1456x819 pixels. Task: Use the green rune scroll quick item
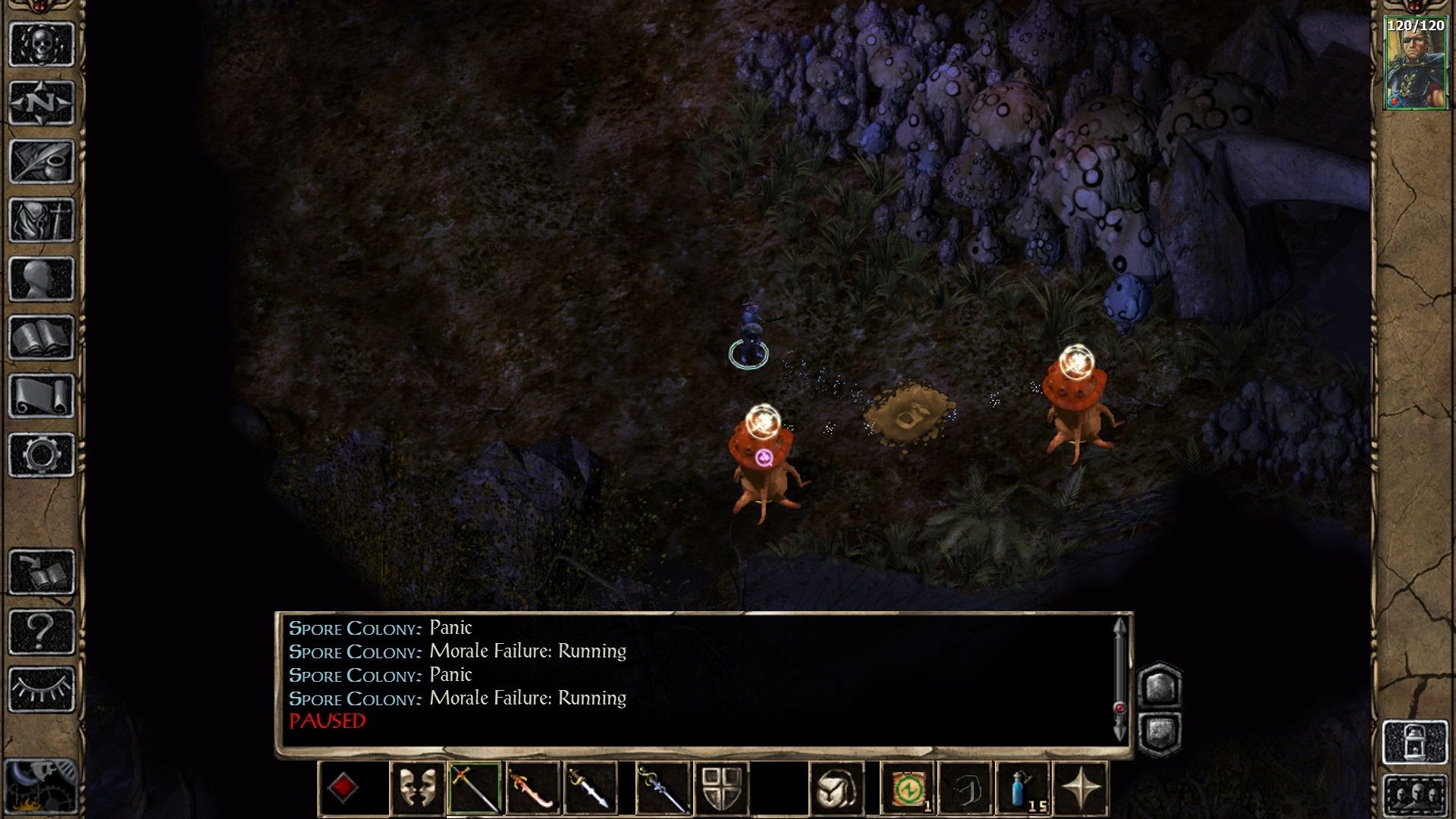tap(908, 789)
